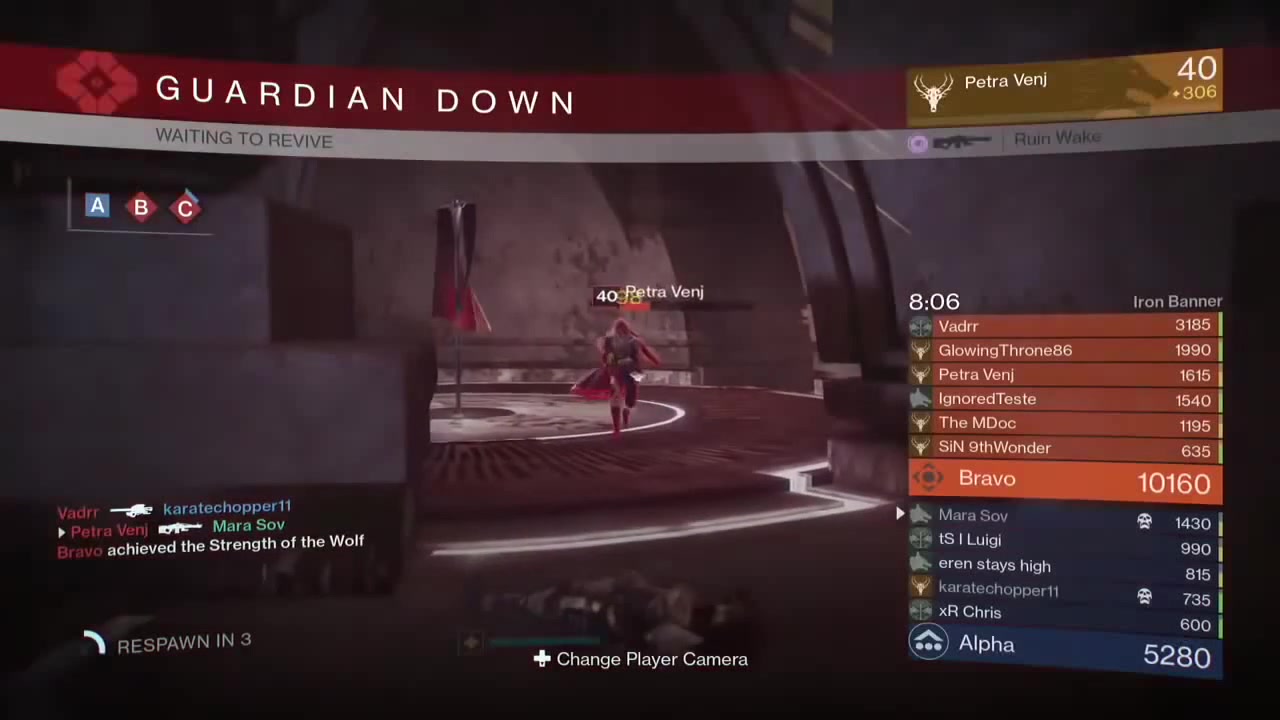Select capture point C icon
1280x720 pixels.
185,207
